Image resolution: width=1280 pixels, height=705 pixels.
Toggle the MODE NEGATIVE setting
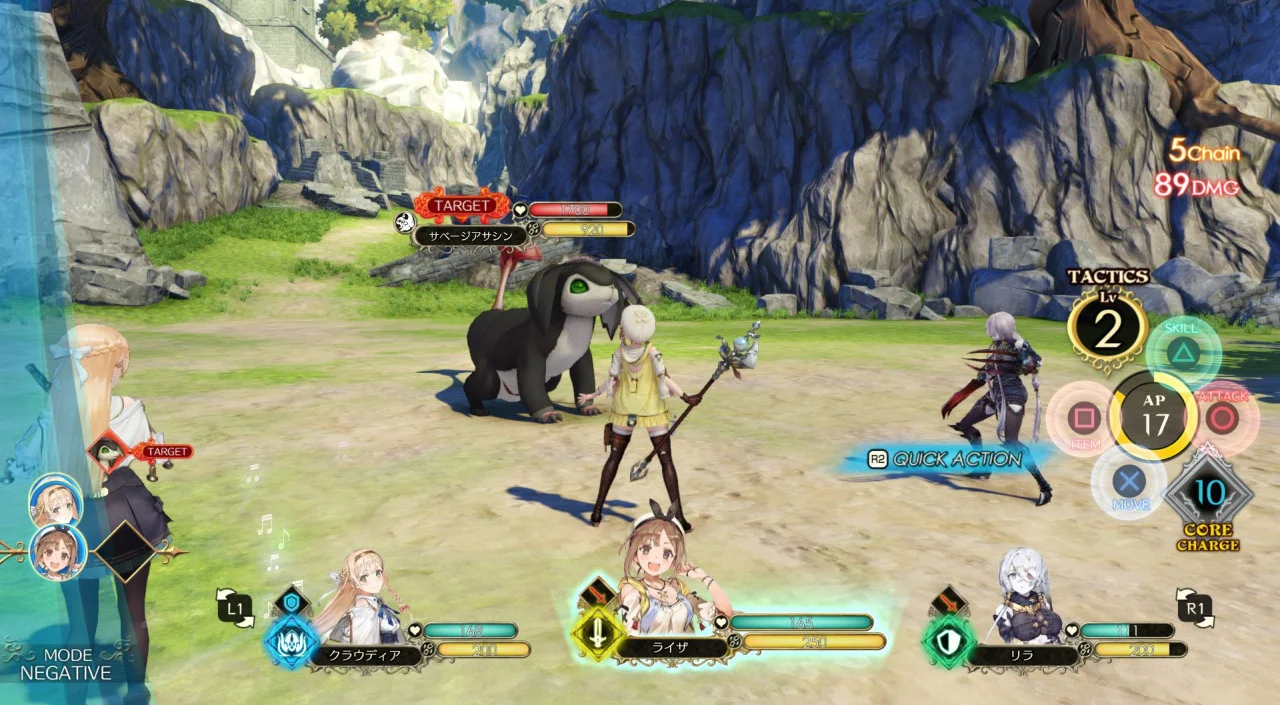click(x=66, y=664)
